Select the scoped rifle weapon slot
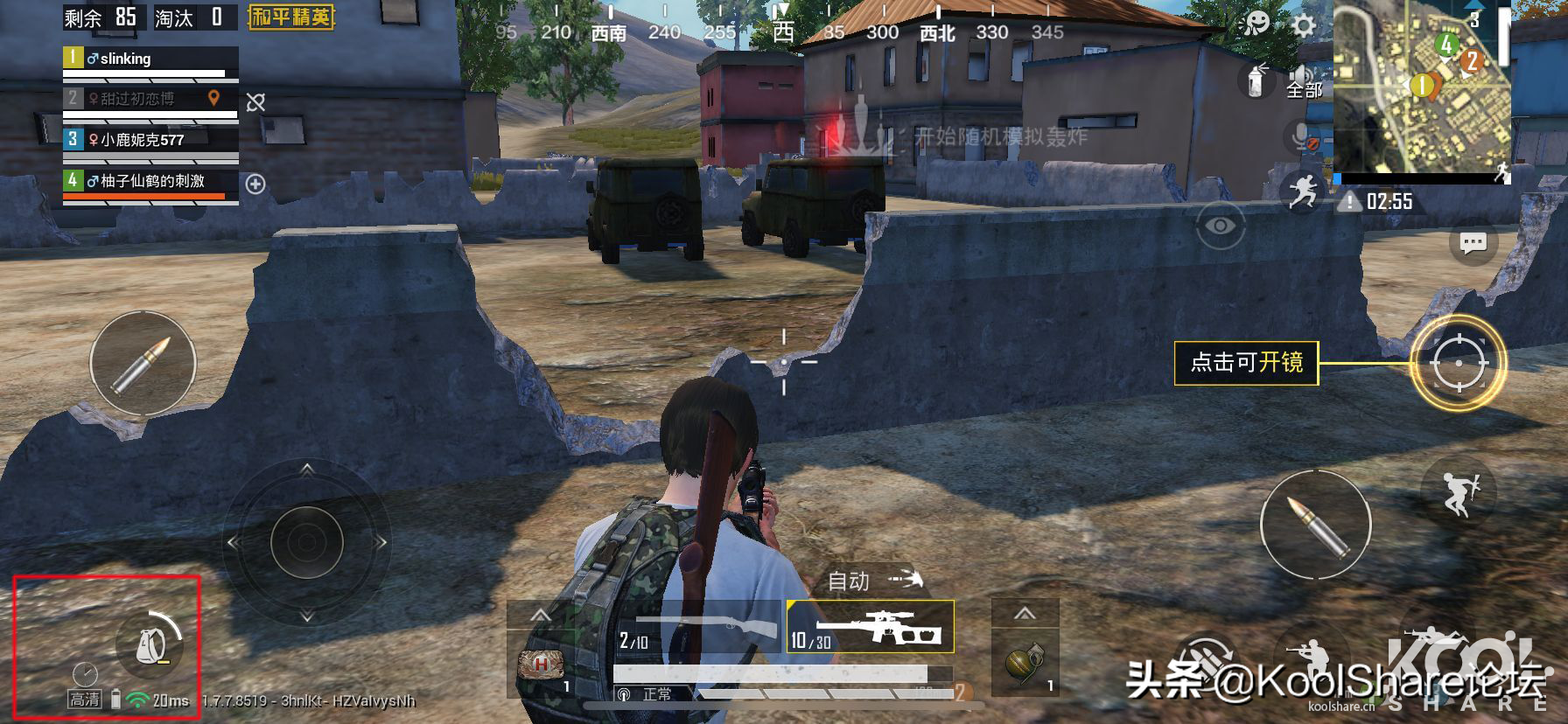1568x724 pixels. pos(870,627)
